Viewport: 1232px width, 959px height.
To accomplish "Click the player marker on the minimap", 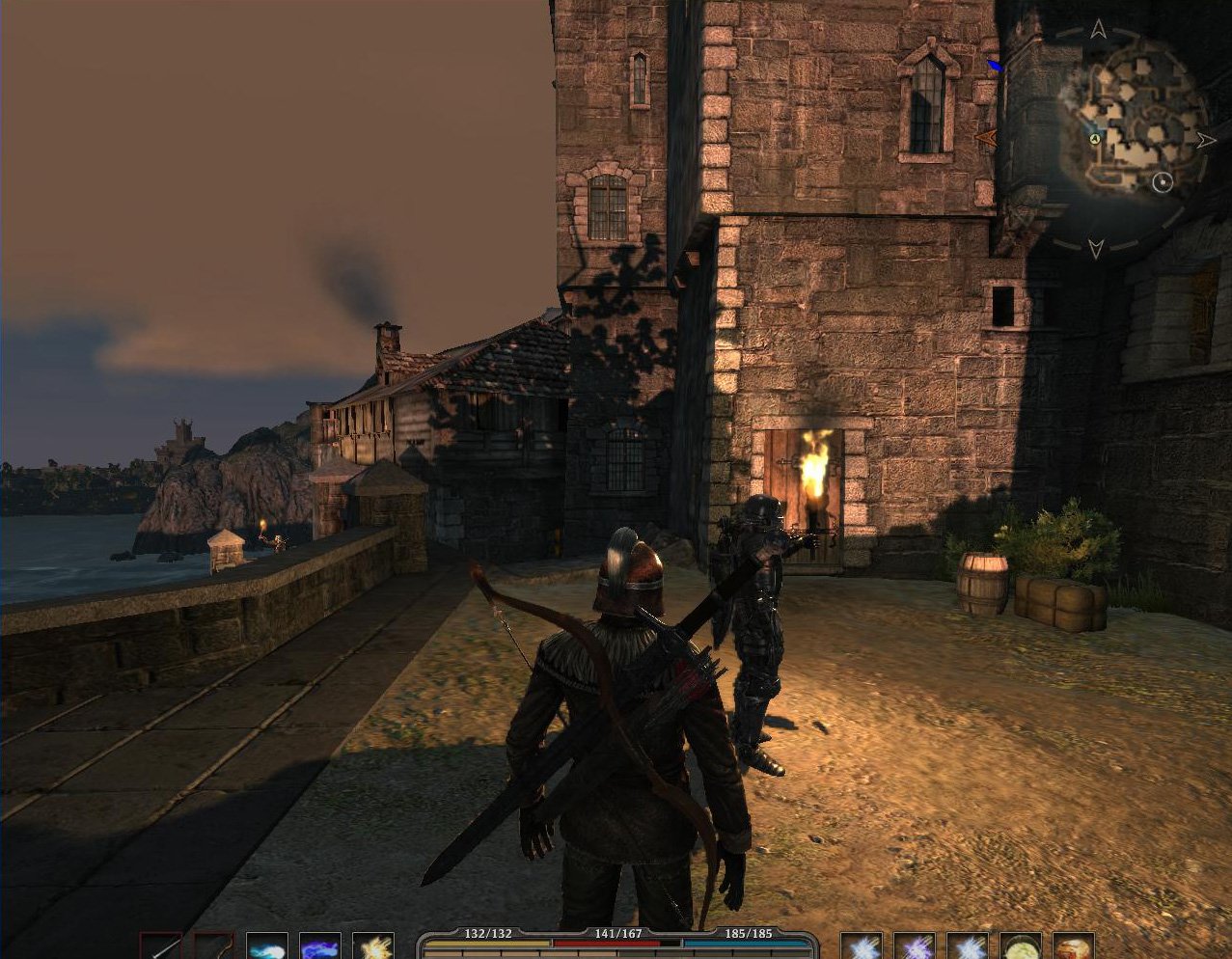I will click(x=1096, y=139).
